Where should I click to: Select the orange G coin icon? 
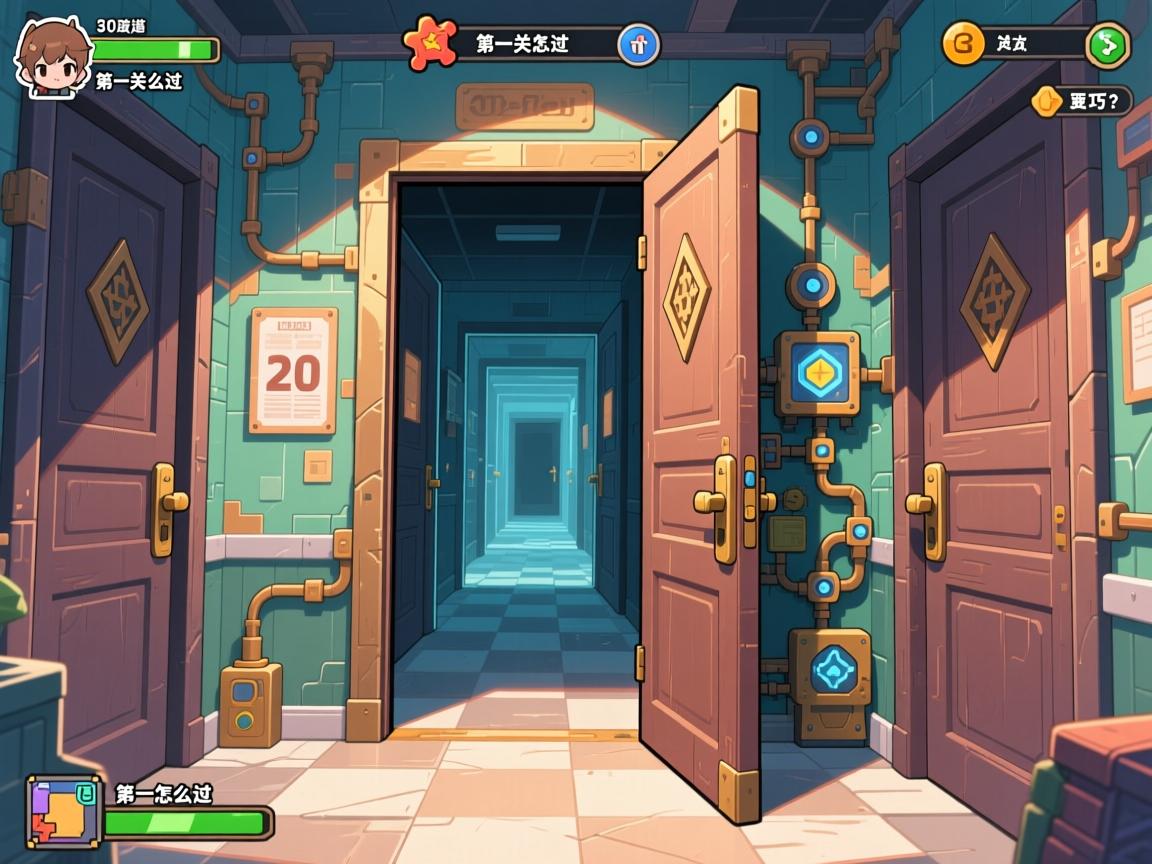click(964, 43)
